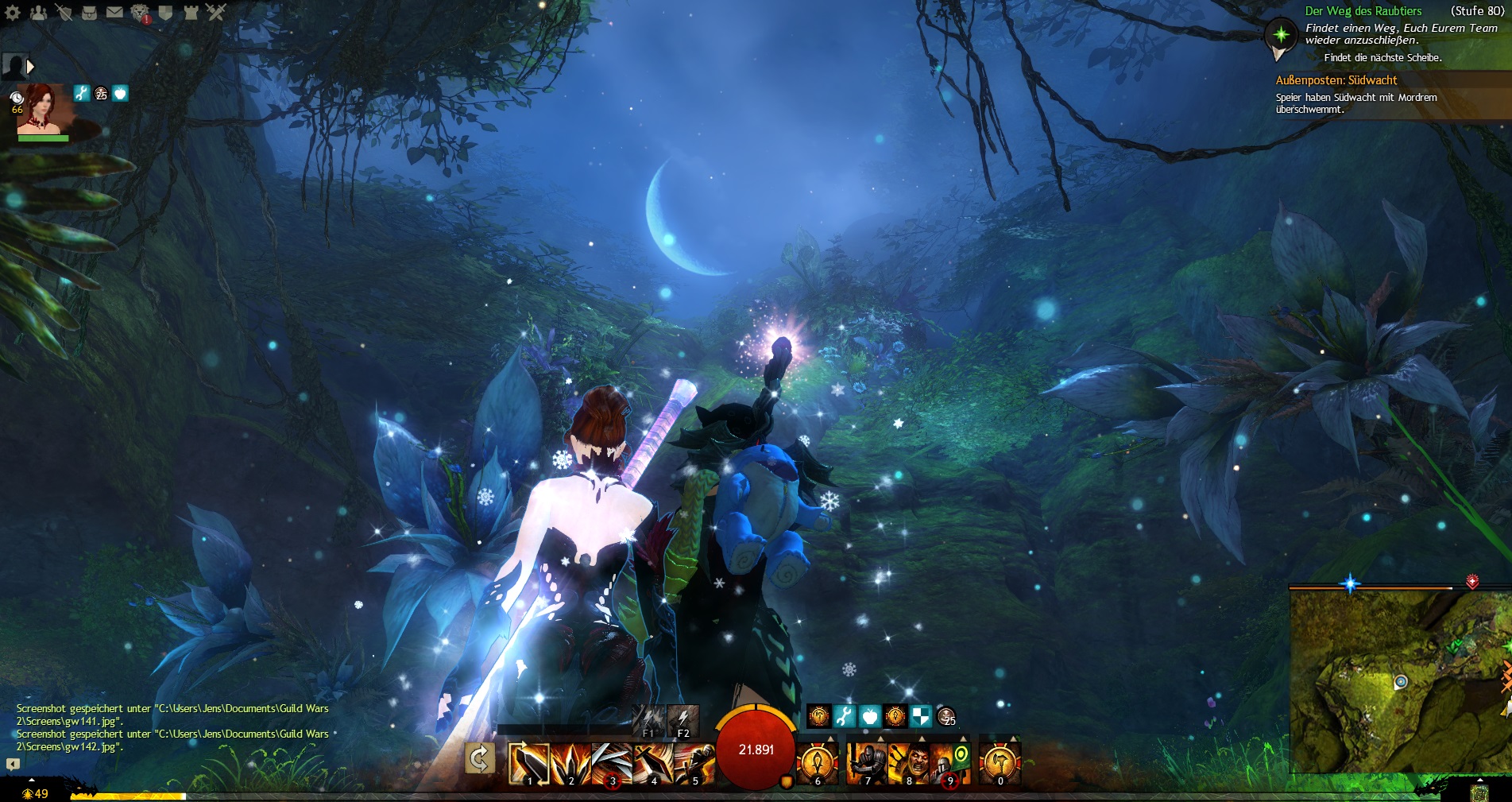Image resolution: width=1512 pixels, height=802 pixels.
Task: Open the World vs World castle icon
Action: pyautogui.click(x=191, y=12)
